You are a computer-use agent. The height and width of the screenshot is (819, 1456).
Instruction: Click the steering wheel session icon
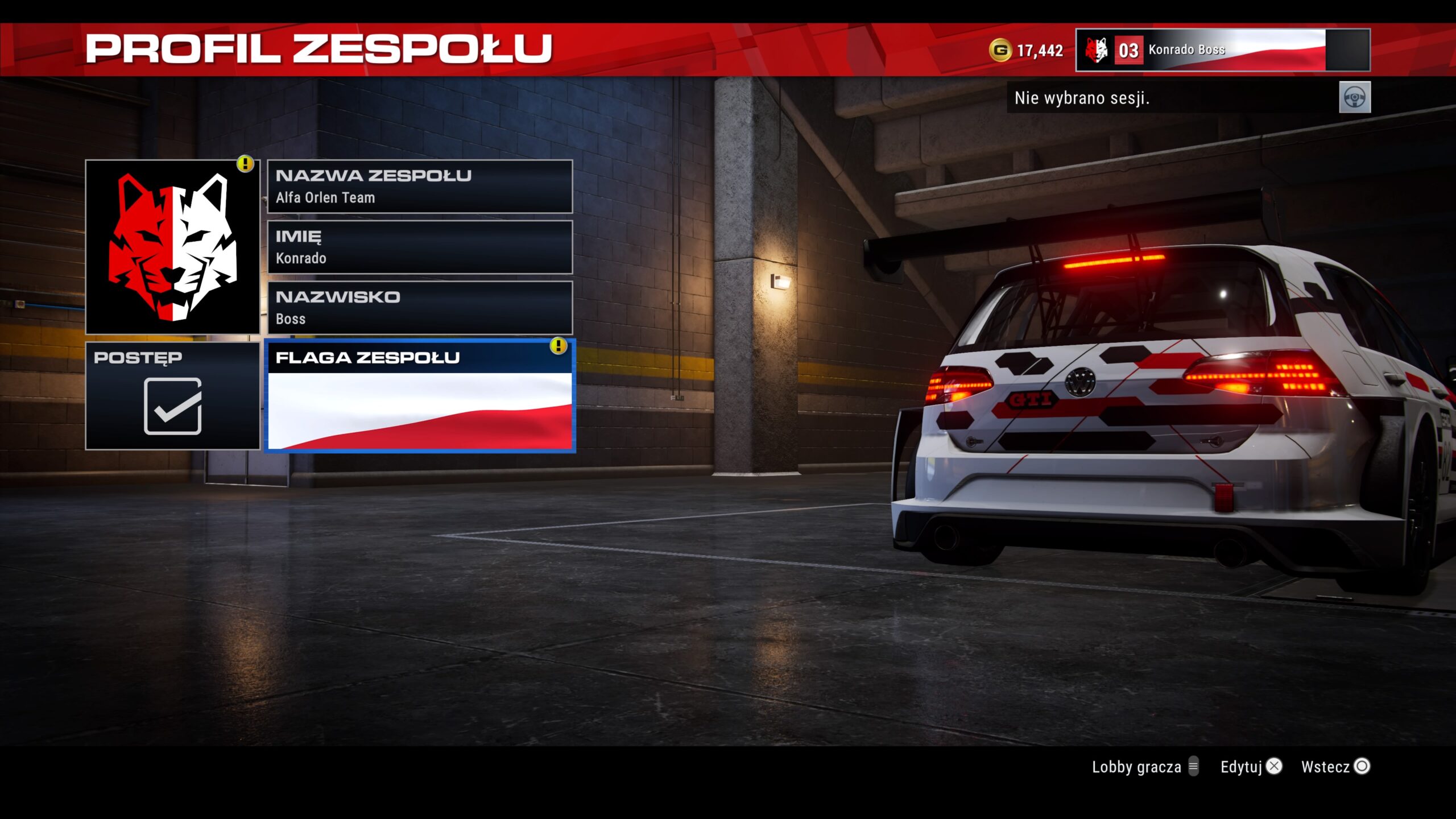(1354, 98)
